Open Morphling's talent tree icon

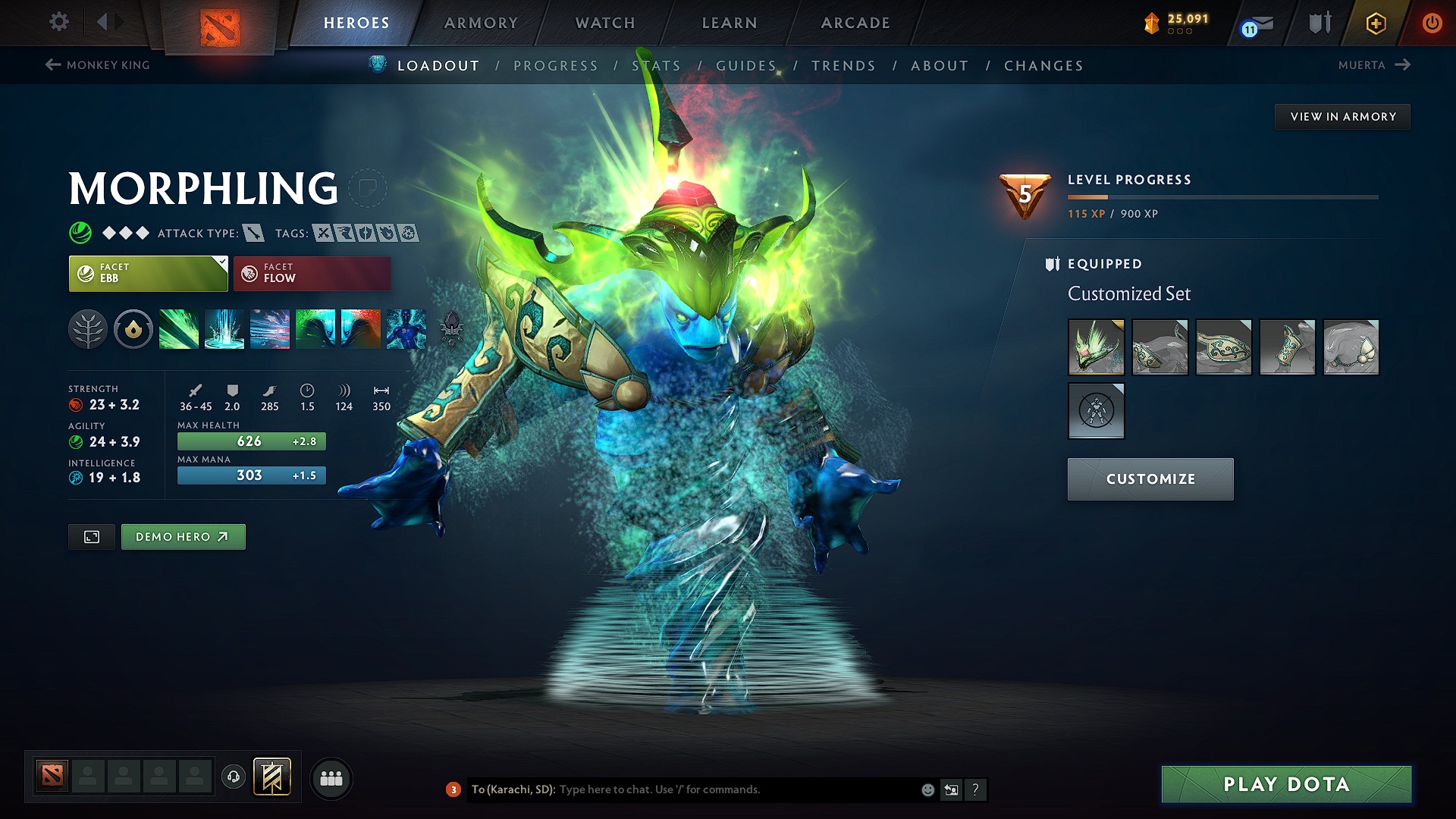click(x=89, y=328)
